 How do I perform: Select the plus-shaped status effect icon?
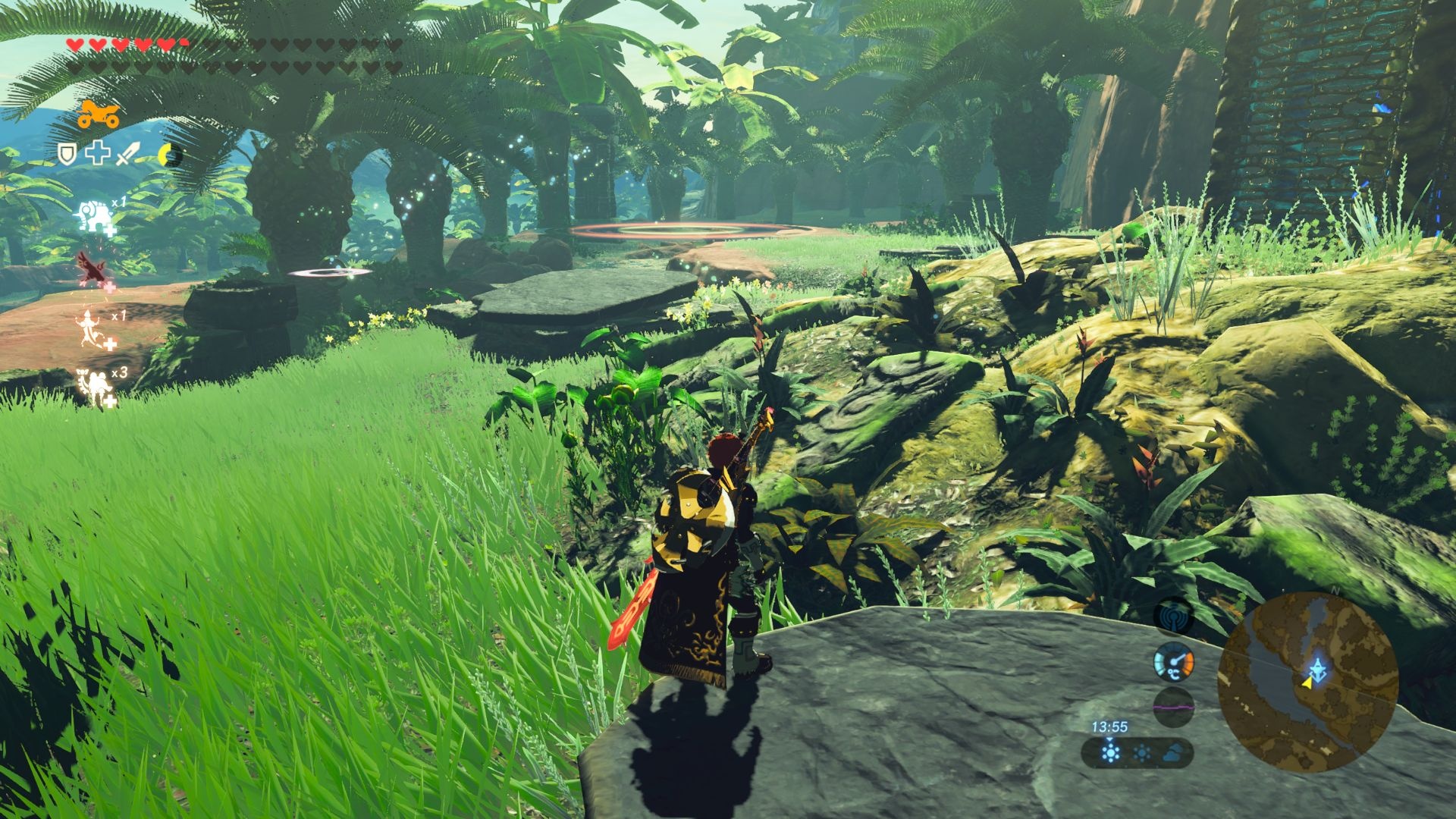97,154
